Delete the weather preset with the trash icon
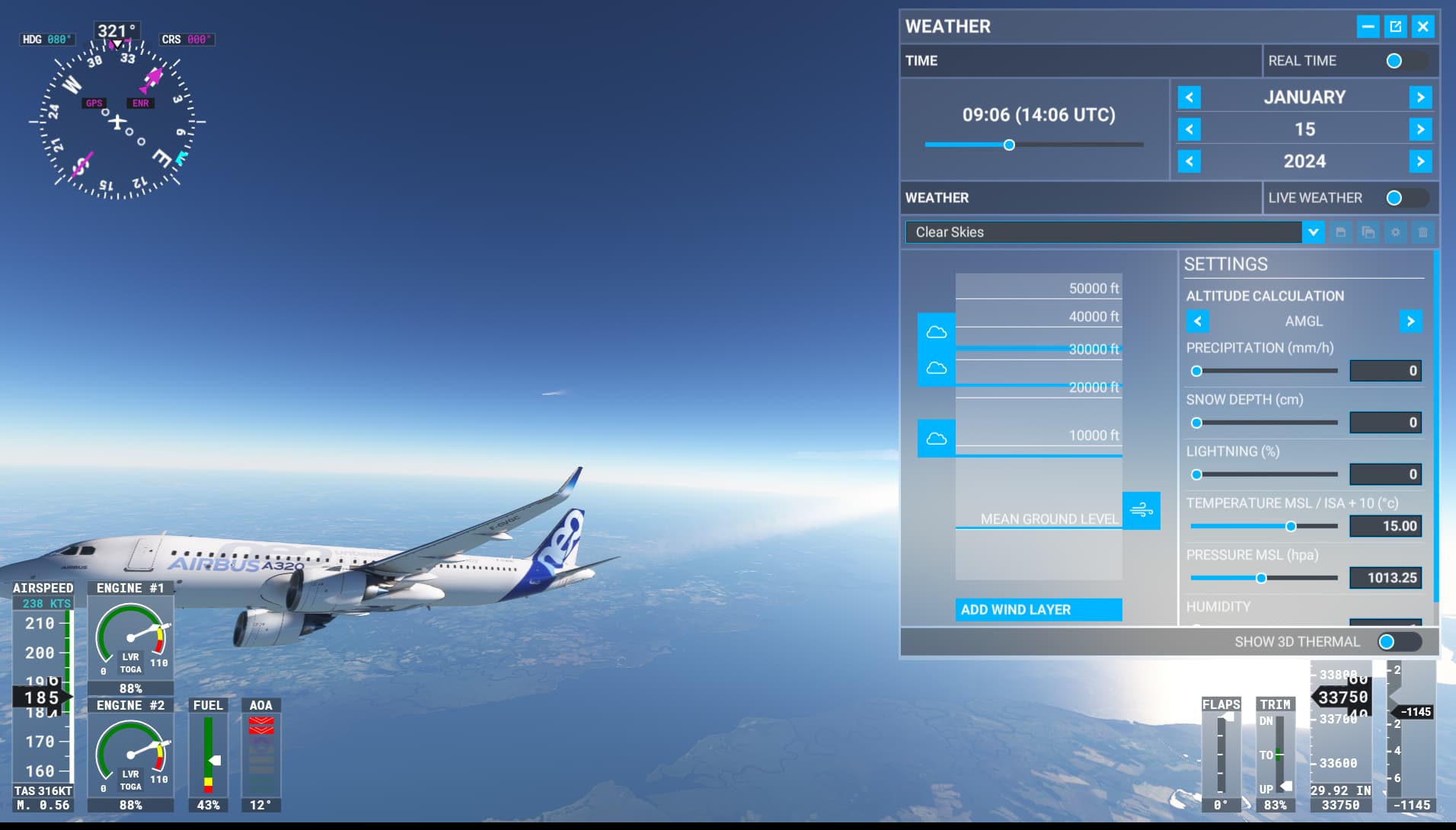 pos(1422,232)
